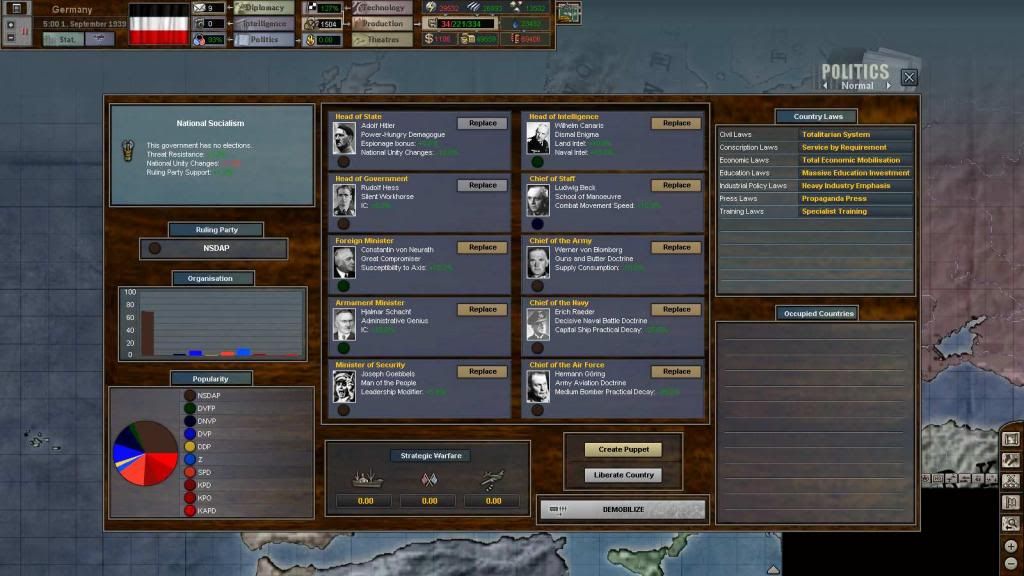Hit the Demobilize button
Image resolution: width=1024 pixels, height=576 pixels.
click(622, 509)
